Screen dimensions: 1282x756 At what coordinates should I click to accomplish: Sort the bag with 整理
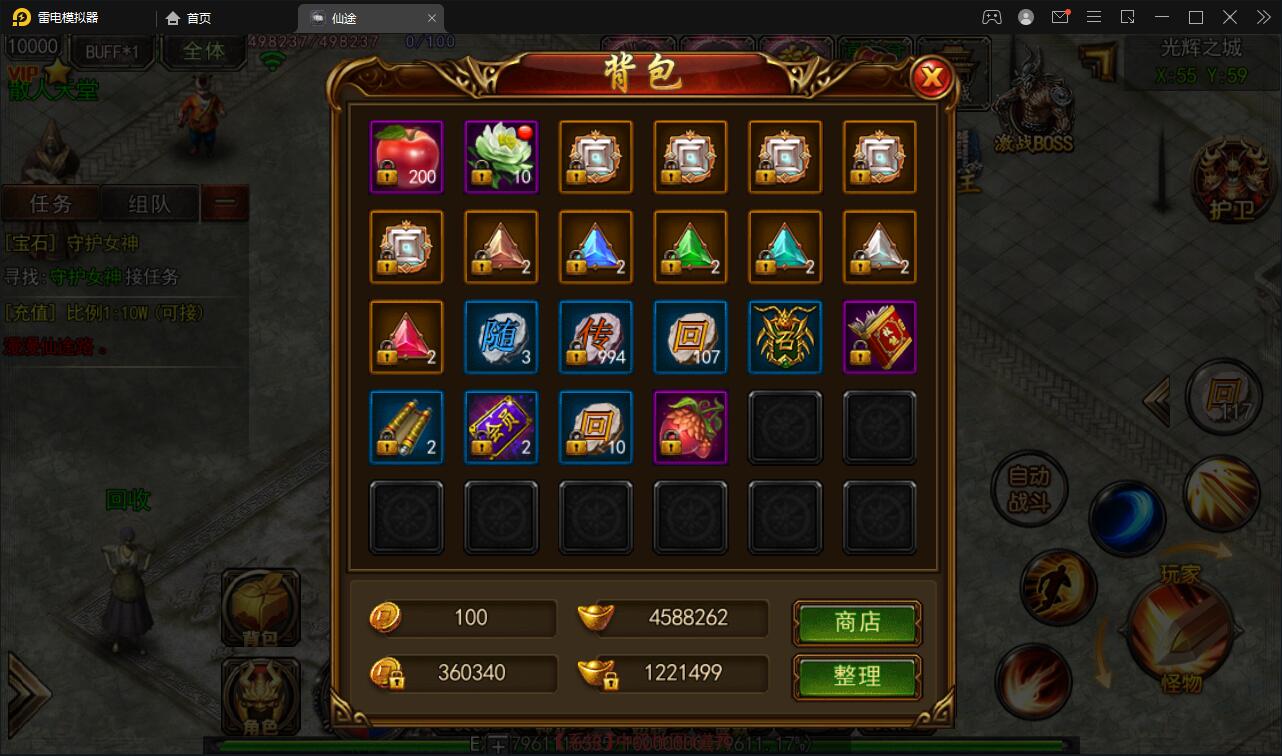tap(857, 676)
